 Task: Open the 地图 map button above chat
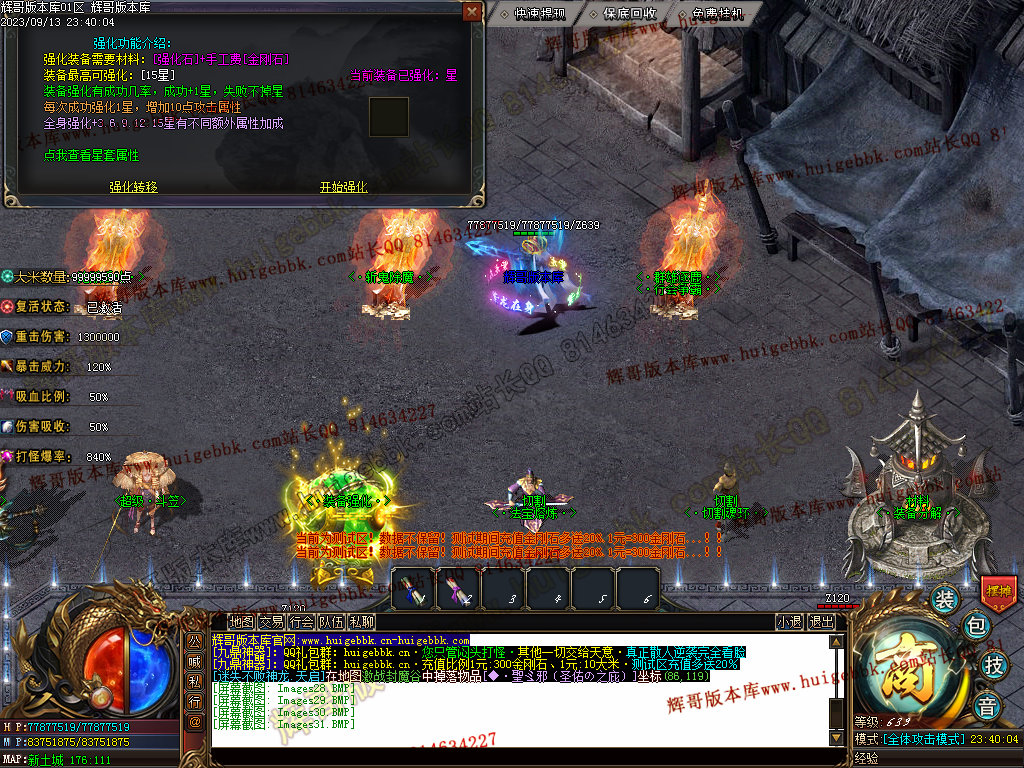point(241,622)
